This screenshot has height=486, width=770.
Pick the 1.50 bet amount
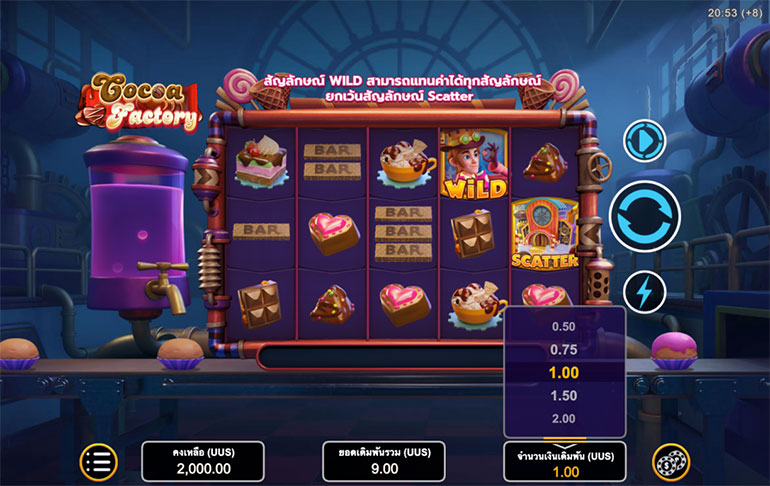click(564, 396)
